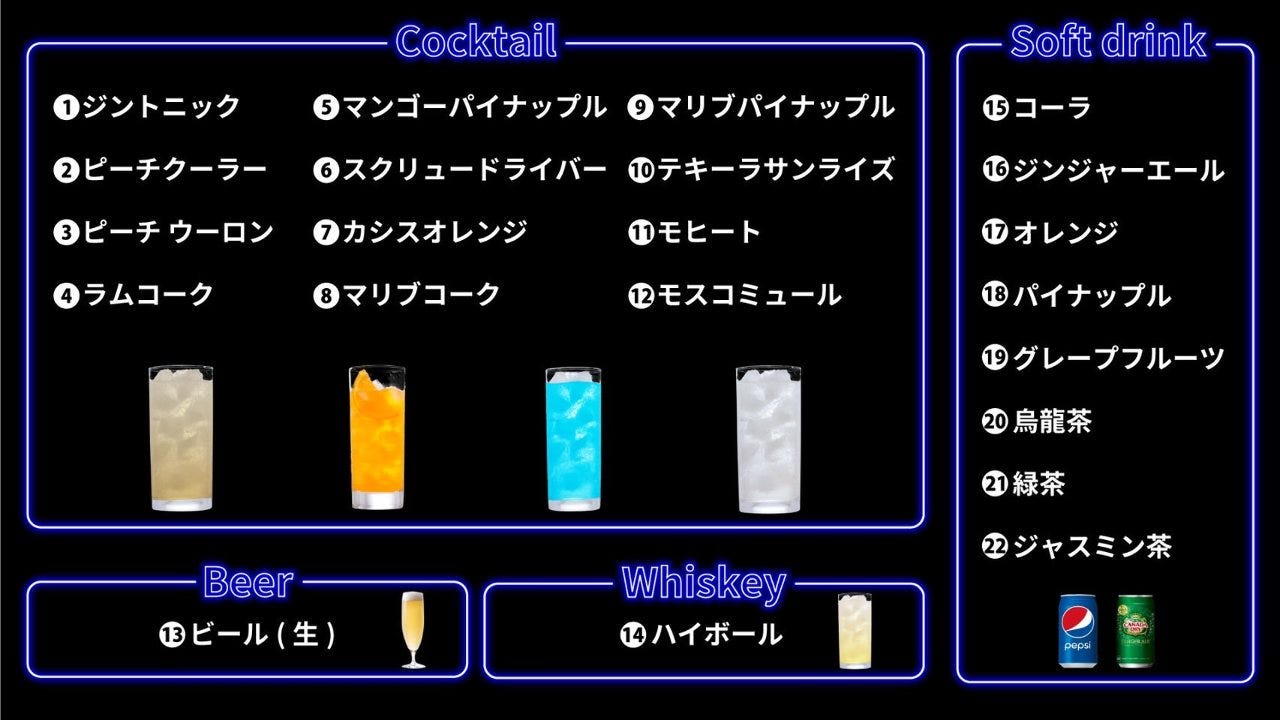Select モスコミュール cocktail

click(735, 295)
